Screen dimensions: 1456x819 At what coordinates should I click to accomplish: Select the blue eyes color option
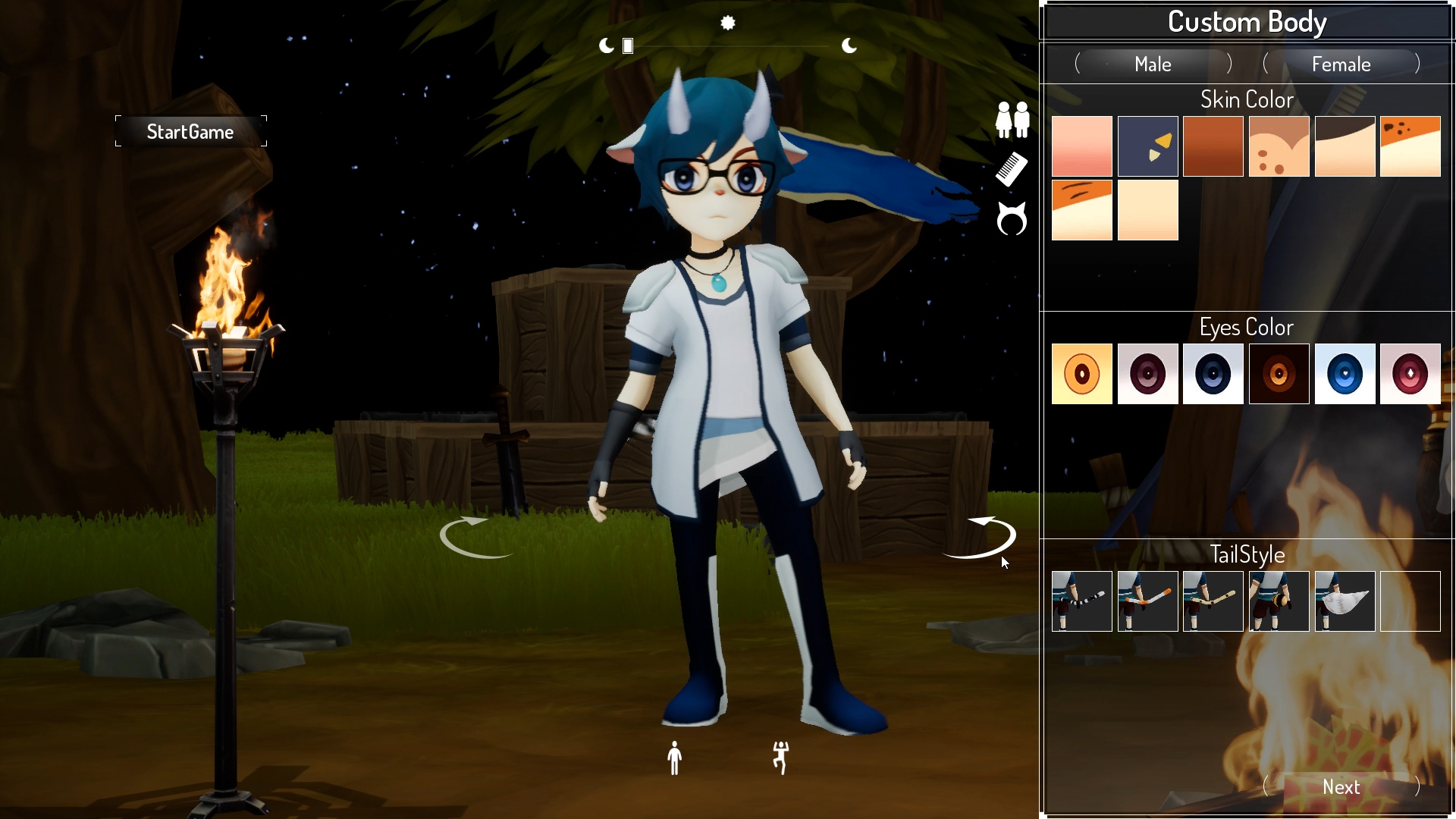tap(1345, 373)
